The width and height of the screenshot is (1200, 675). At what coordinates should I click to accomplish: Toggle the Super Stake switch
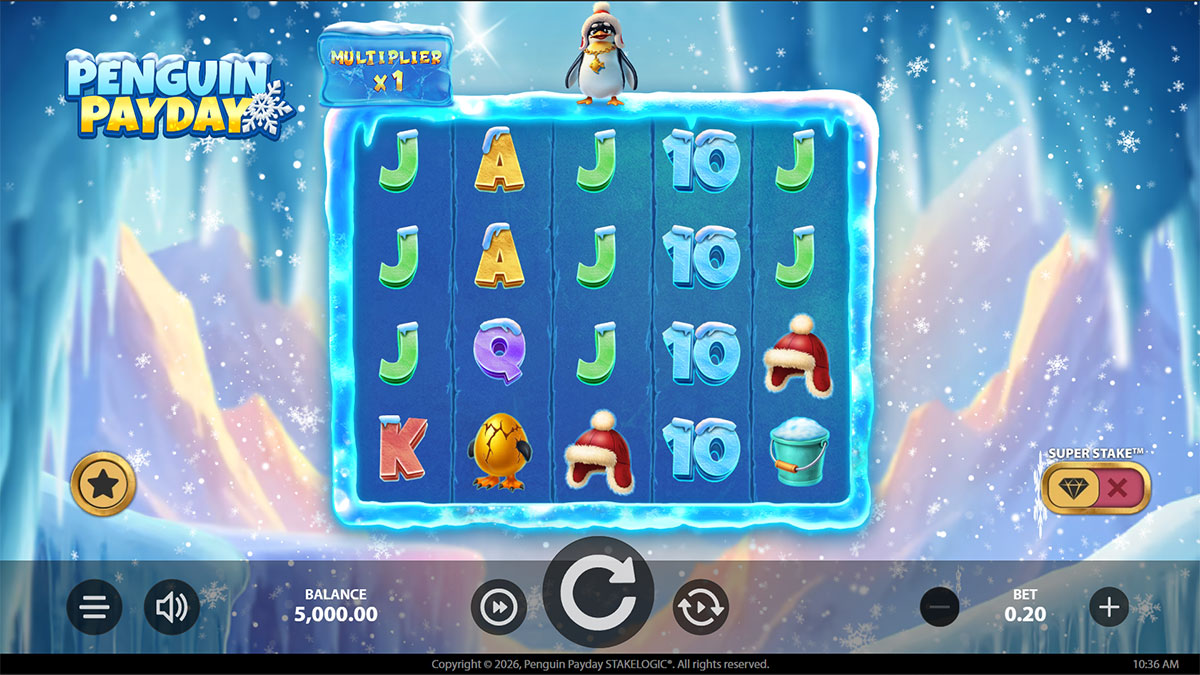[1095, 488]
